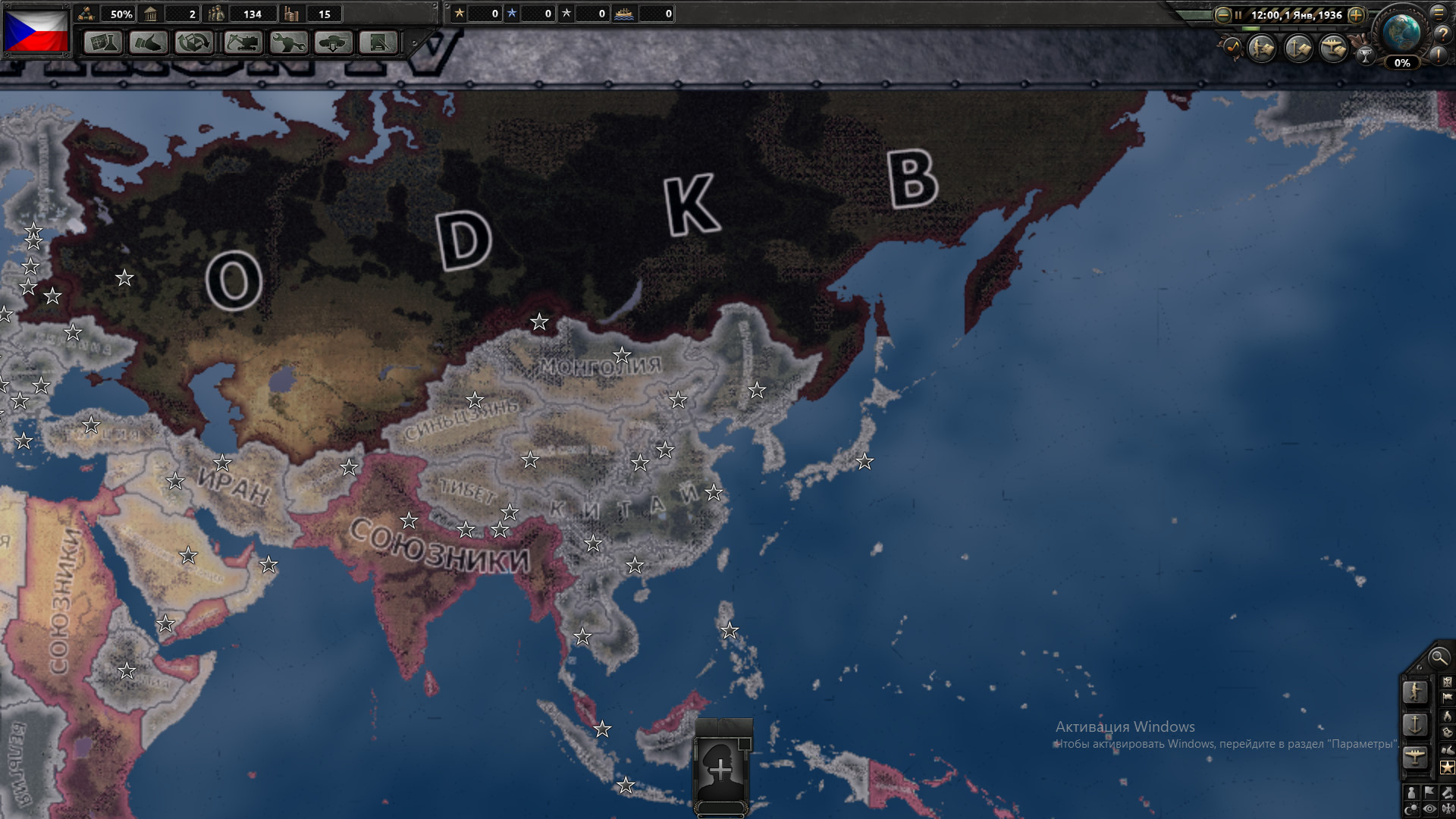Open the army experience planner icon

tap(1261, 47)
